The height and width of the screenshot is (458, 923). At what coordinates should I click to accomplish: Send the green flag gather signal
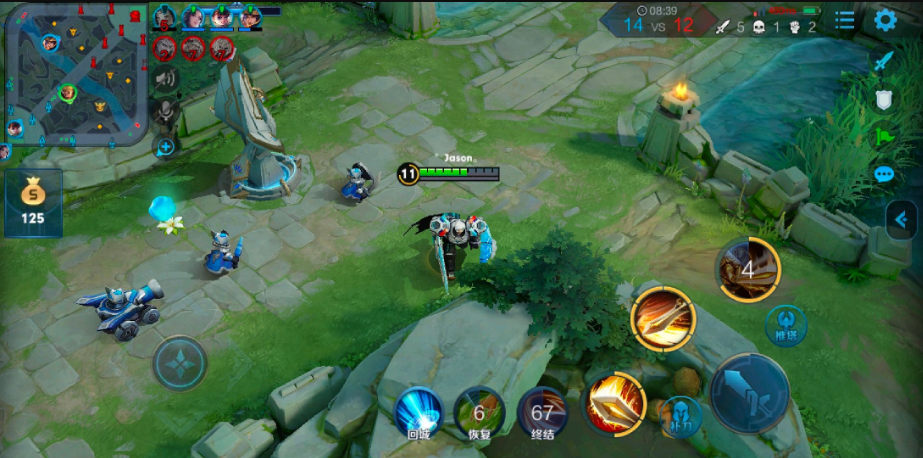tap(884, 136)
